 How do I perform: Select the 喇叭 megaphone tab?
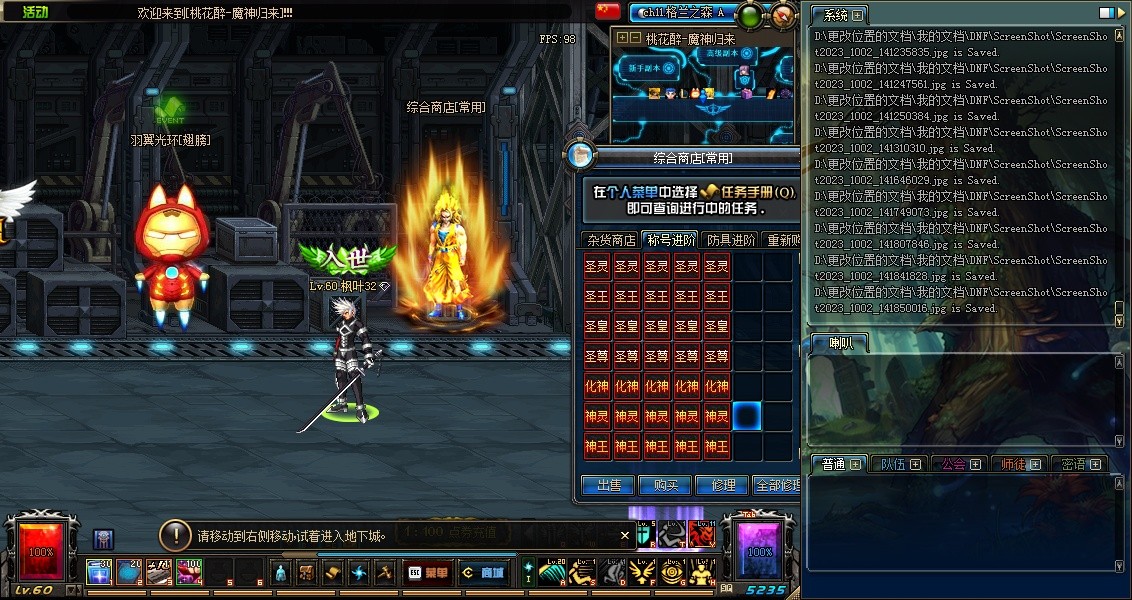point(838,343)
